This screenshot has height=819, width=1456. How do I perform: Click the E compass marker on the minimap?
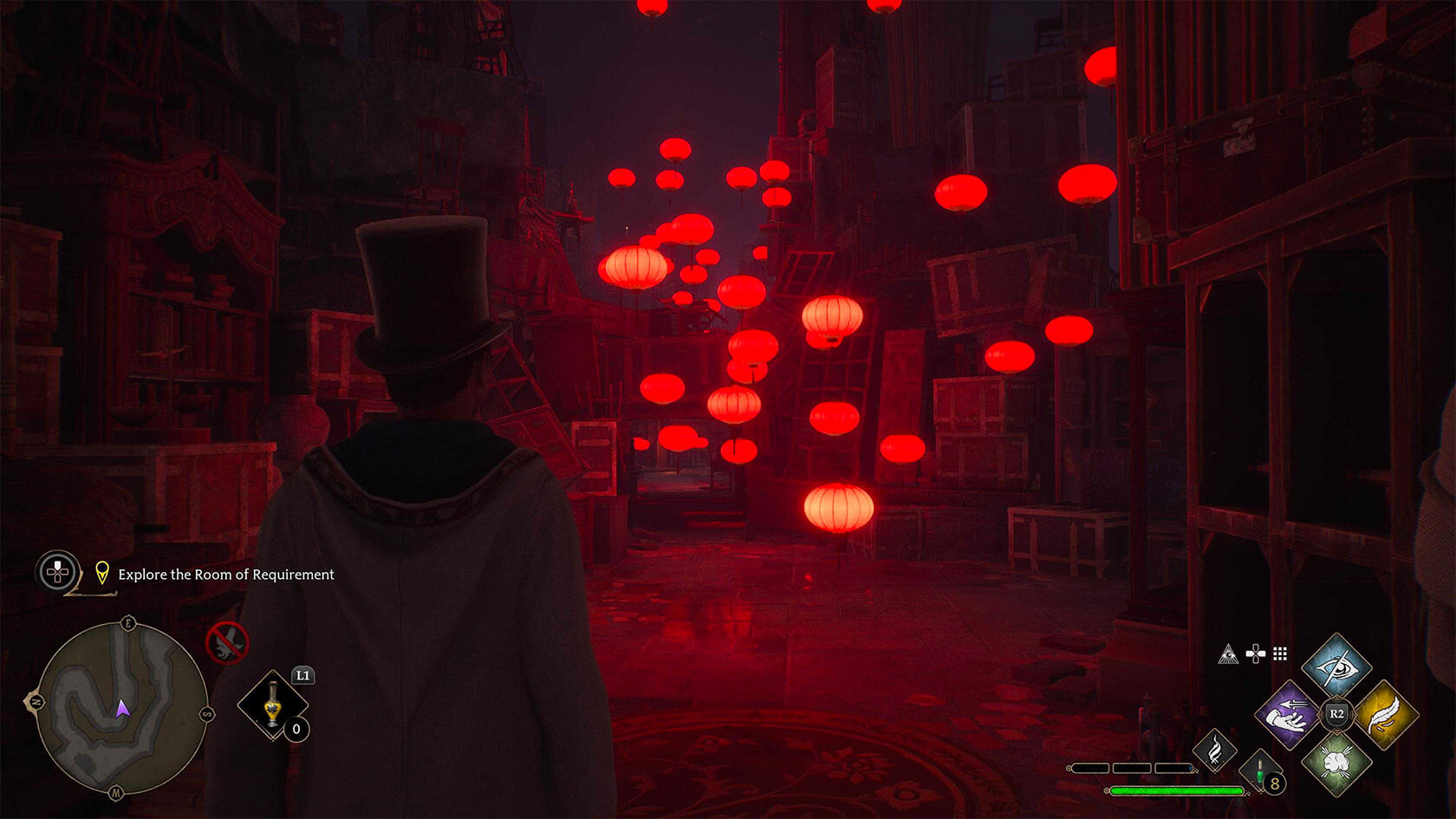coord(127,624)
